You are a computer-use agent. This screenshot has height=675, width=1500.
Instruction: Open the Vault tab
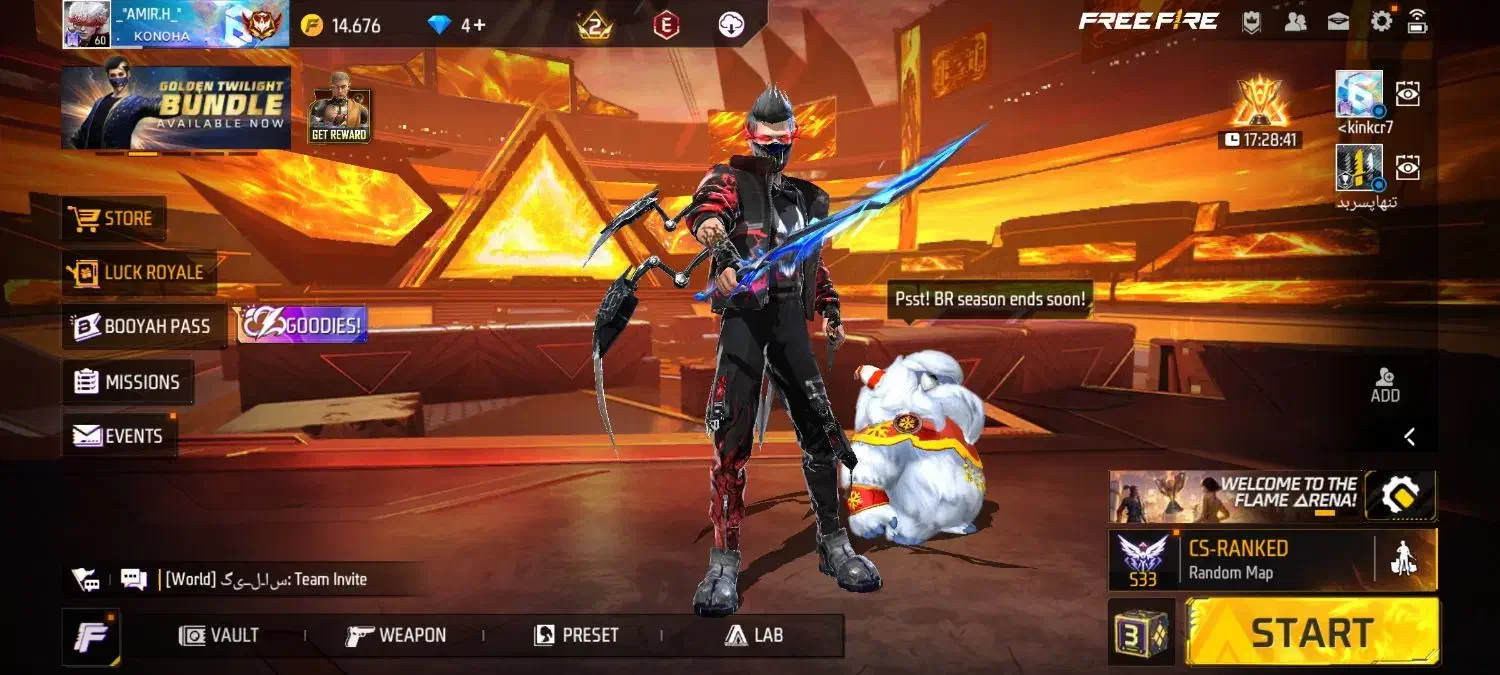(220, 635)
